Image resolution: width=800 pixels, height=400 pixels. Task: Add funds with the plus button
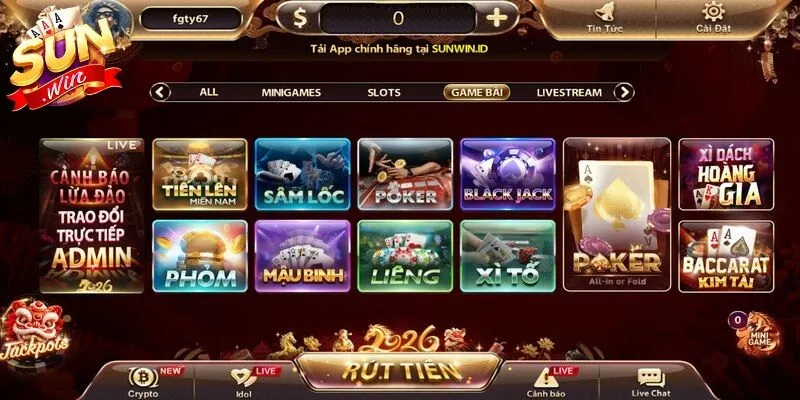496,17
